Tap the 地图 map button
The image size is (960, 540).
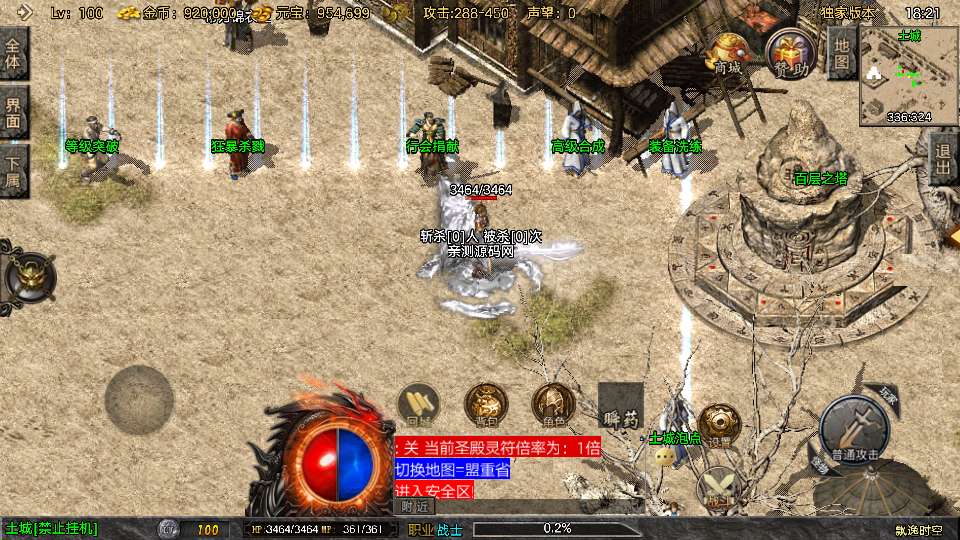coord(842,52)
